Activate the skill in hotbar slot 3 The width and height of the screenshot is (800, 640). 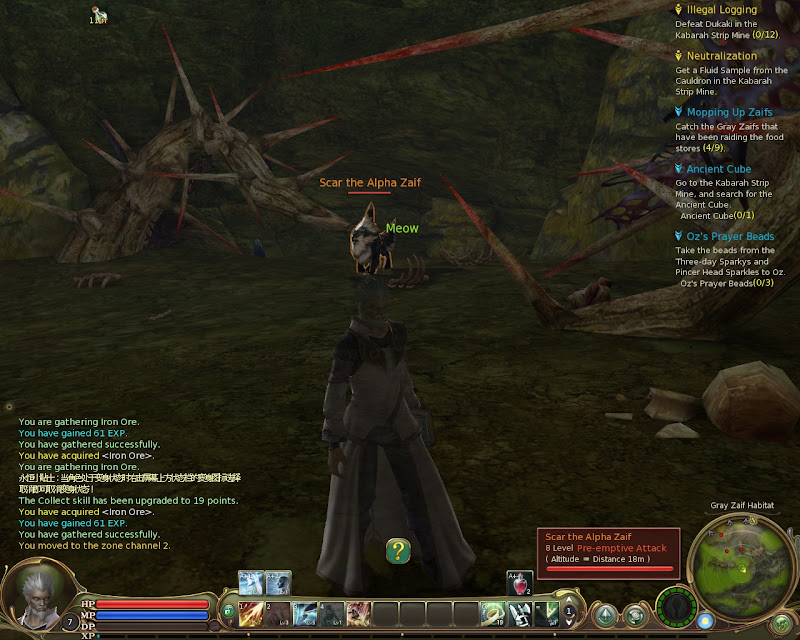pos(304,613)
